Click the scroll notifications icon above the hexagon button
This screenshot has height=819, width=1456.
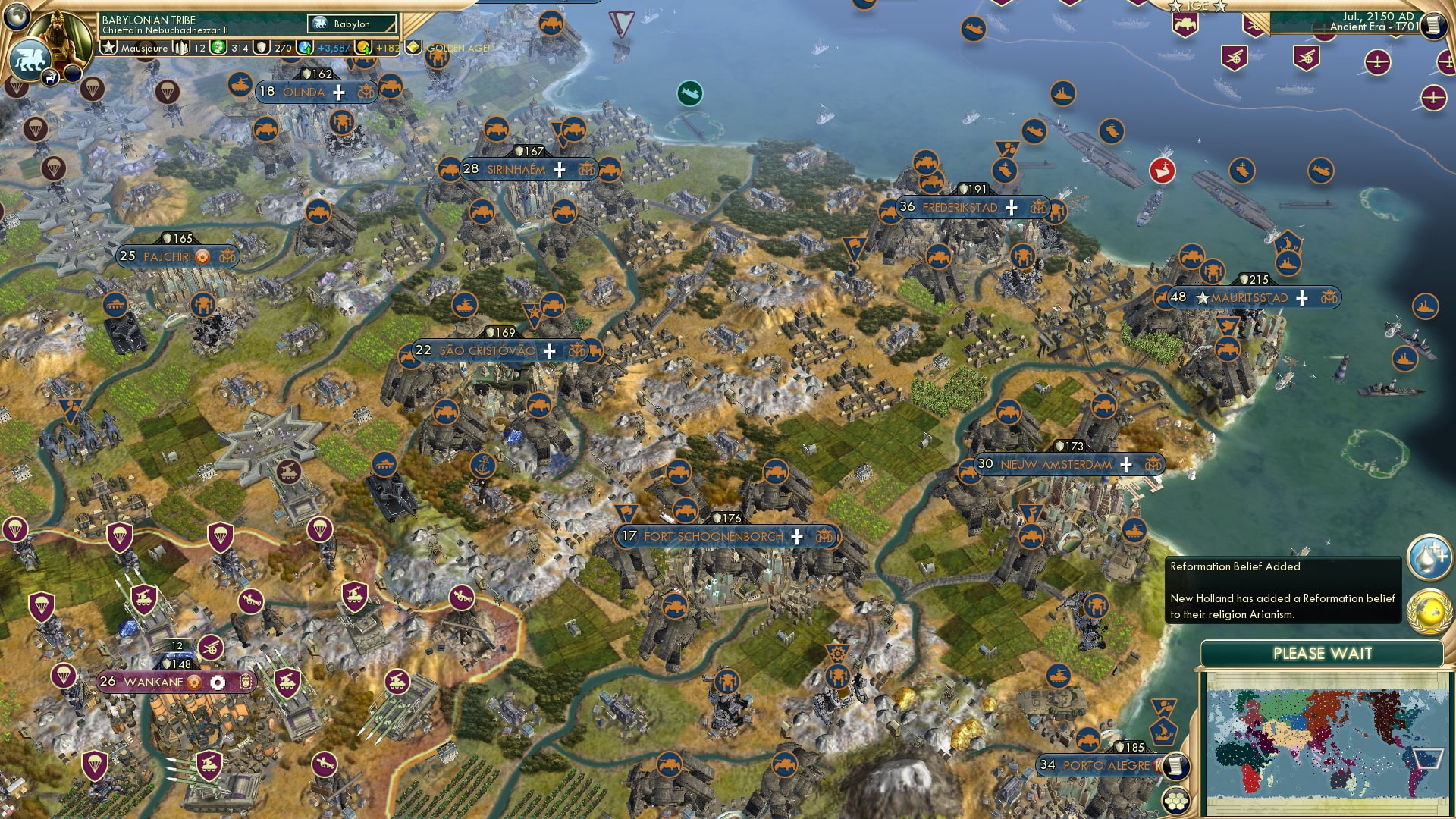[x=1177, y=767]
